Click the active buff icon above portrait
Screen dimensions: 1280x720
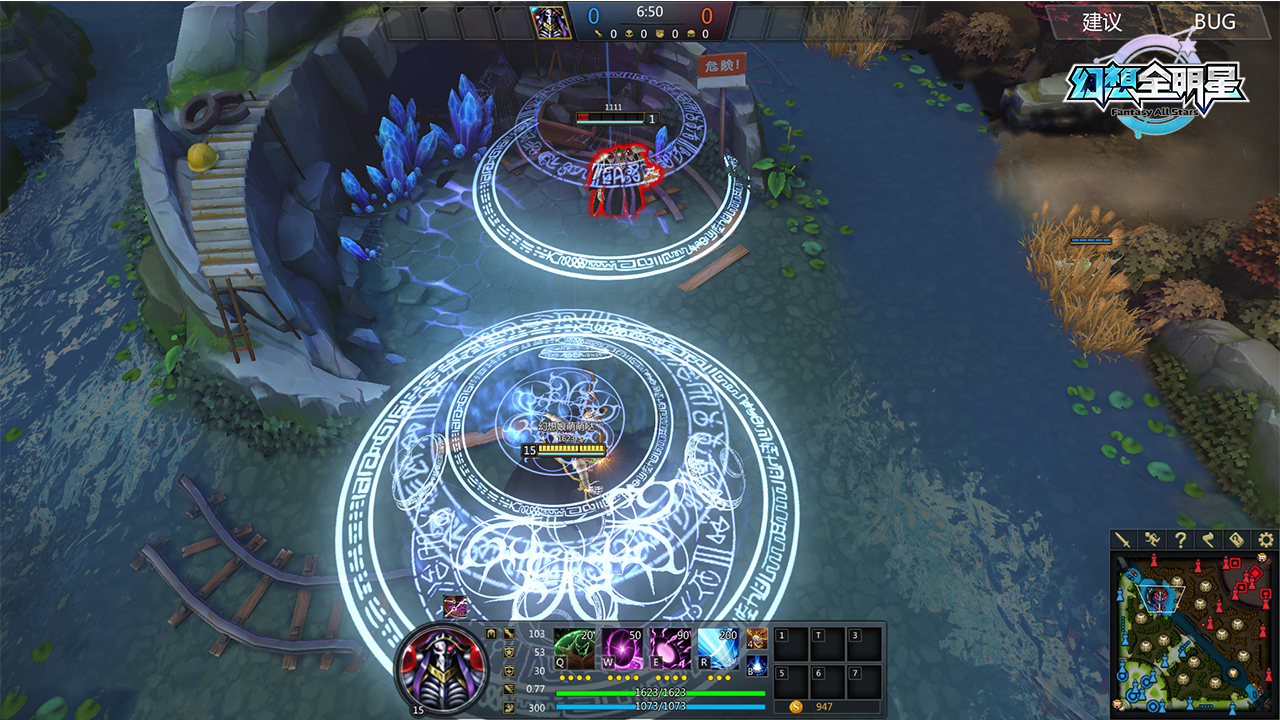coord(455,605)
